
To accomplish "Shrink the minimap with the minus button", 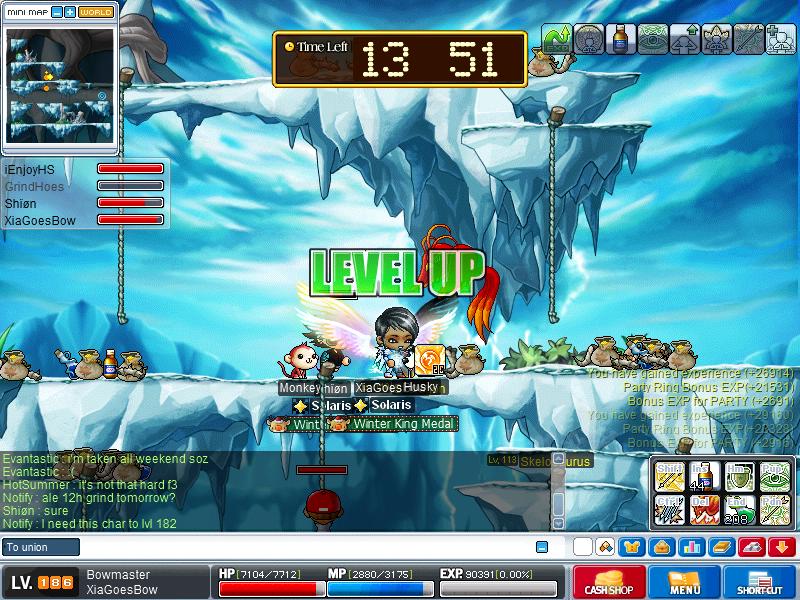I will 57,12.
